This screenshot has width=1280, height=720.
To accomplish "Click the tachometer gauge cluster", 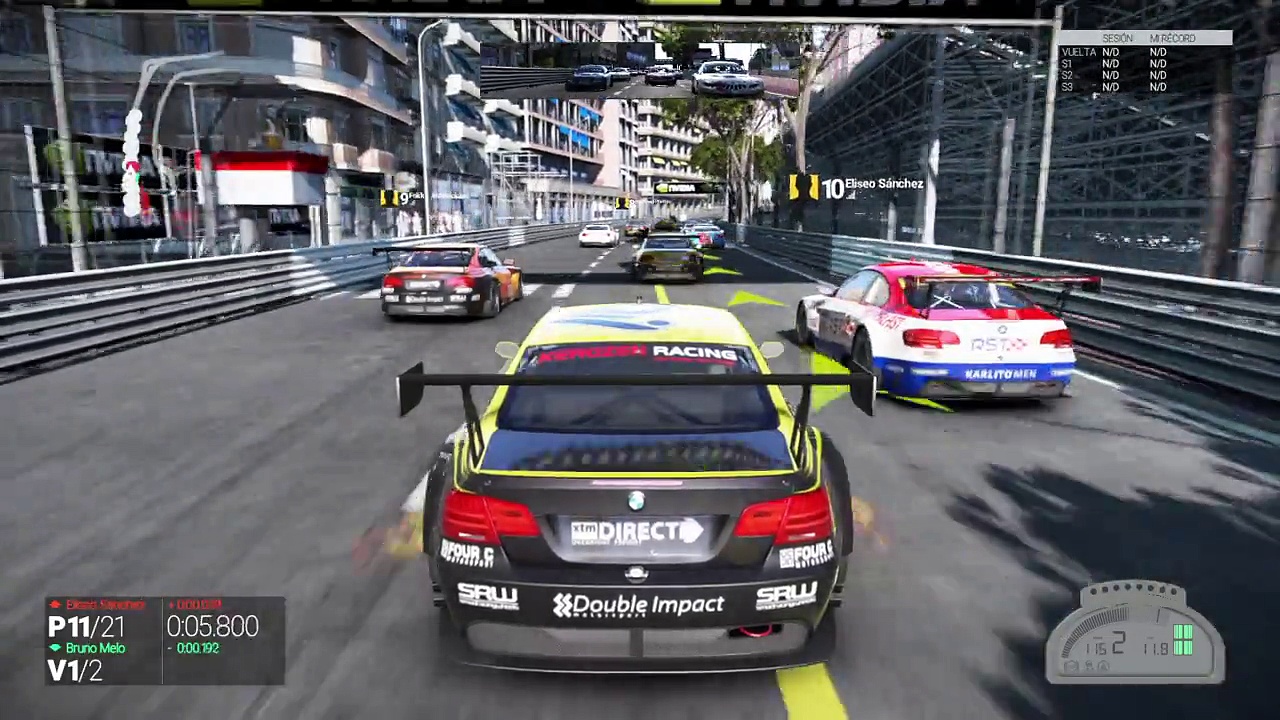I will [x=1135, y=634].
